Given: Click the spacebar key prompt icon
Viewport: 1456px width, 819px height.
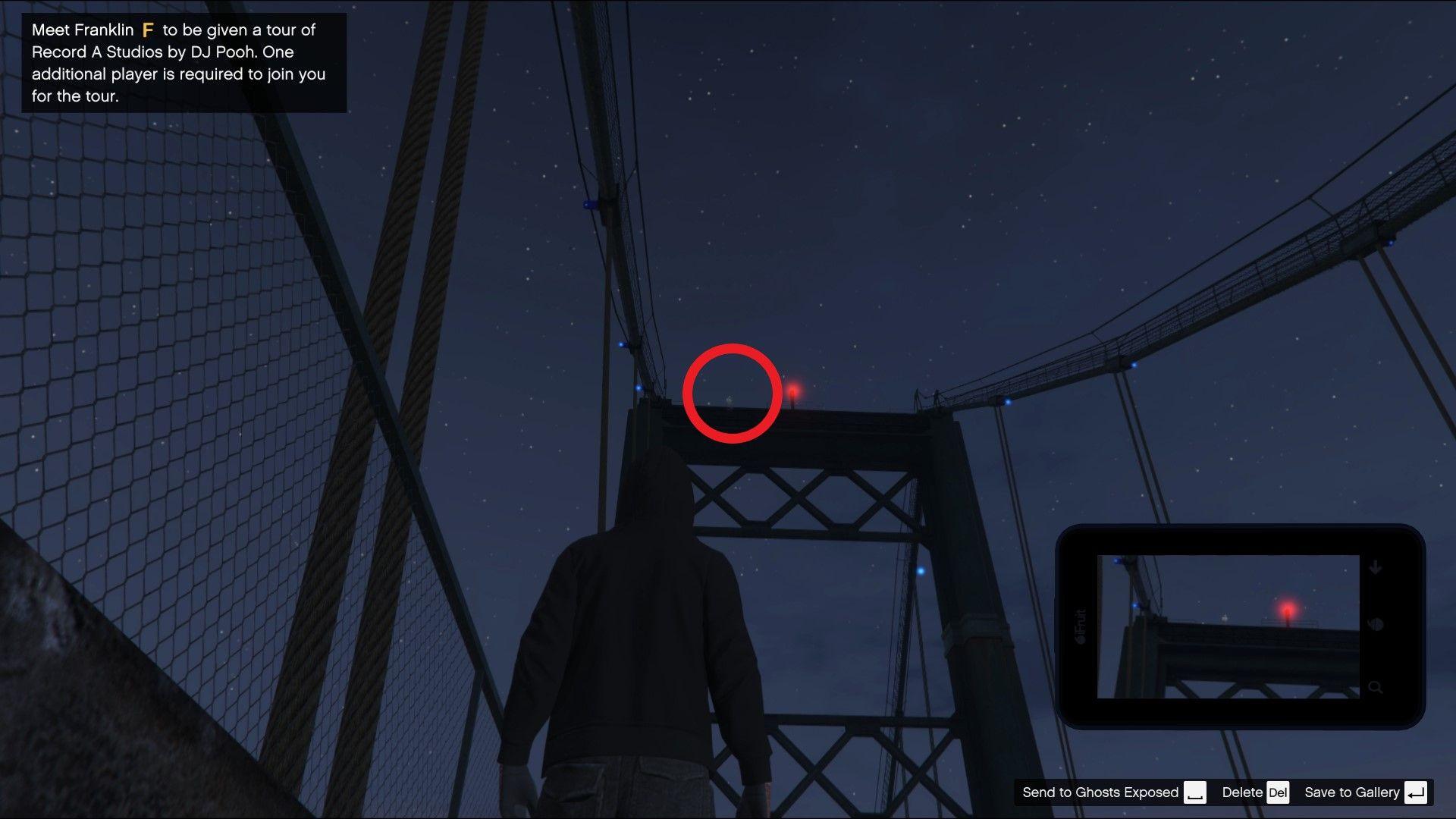Looking at the screenshot, I should (1197, 792).
